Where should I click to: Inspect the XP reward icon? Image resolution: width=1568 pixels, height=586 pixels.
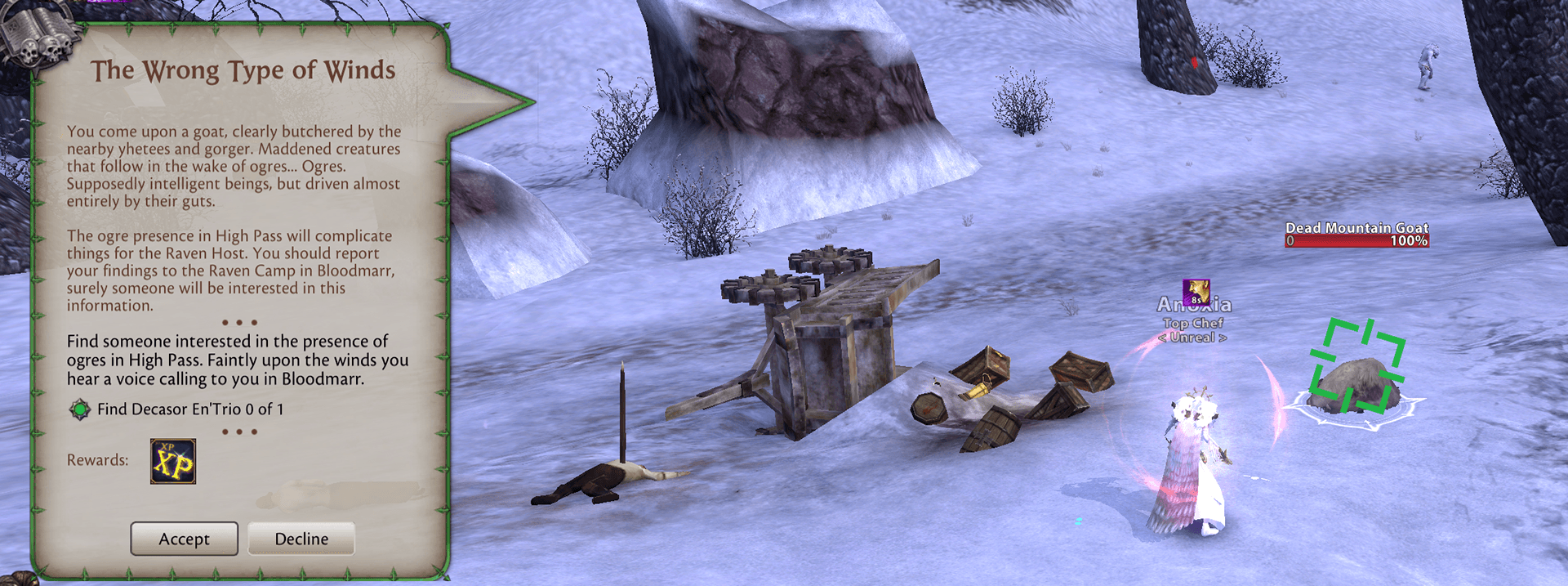coord(173,461)
